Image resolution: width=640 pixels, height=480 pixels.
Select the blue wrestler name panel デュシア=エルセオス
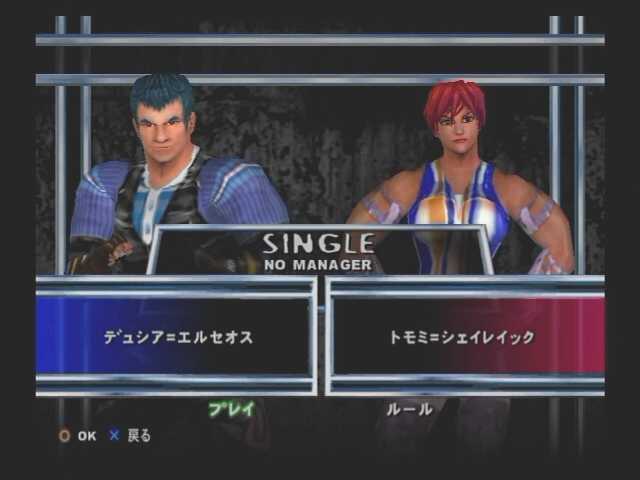point(178,337)
